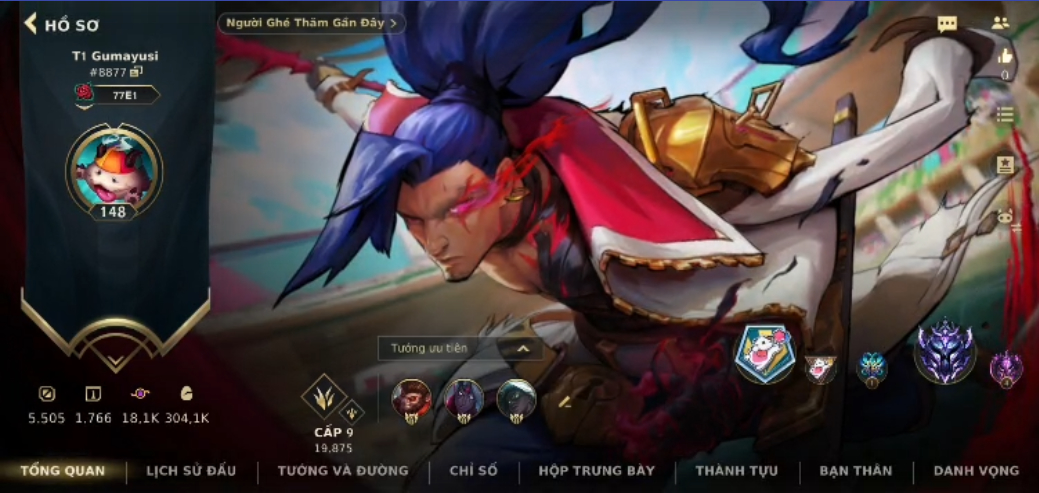The image size is (1039, 493).
Task: Give a thumbs-up like to profile
Action: click(1005, 57)
